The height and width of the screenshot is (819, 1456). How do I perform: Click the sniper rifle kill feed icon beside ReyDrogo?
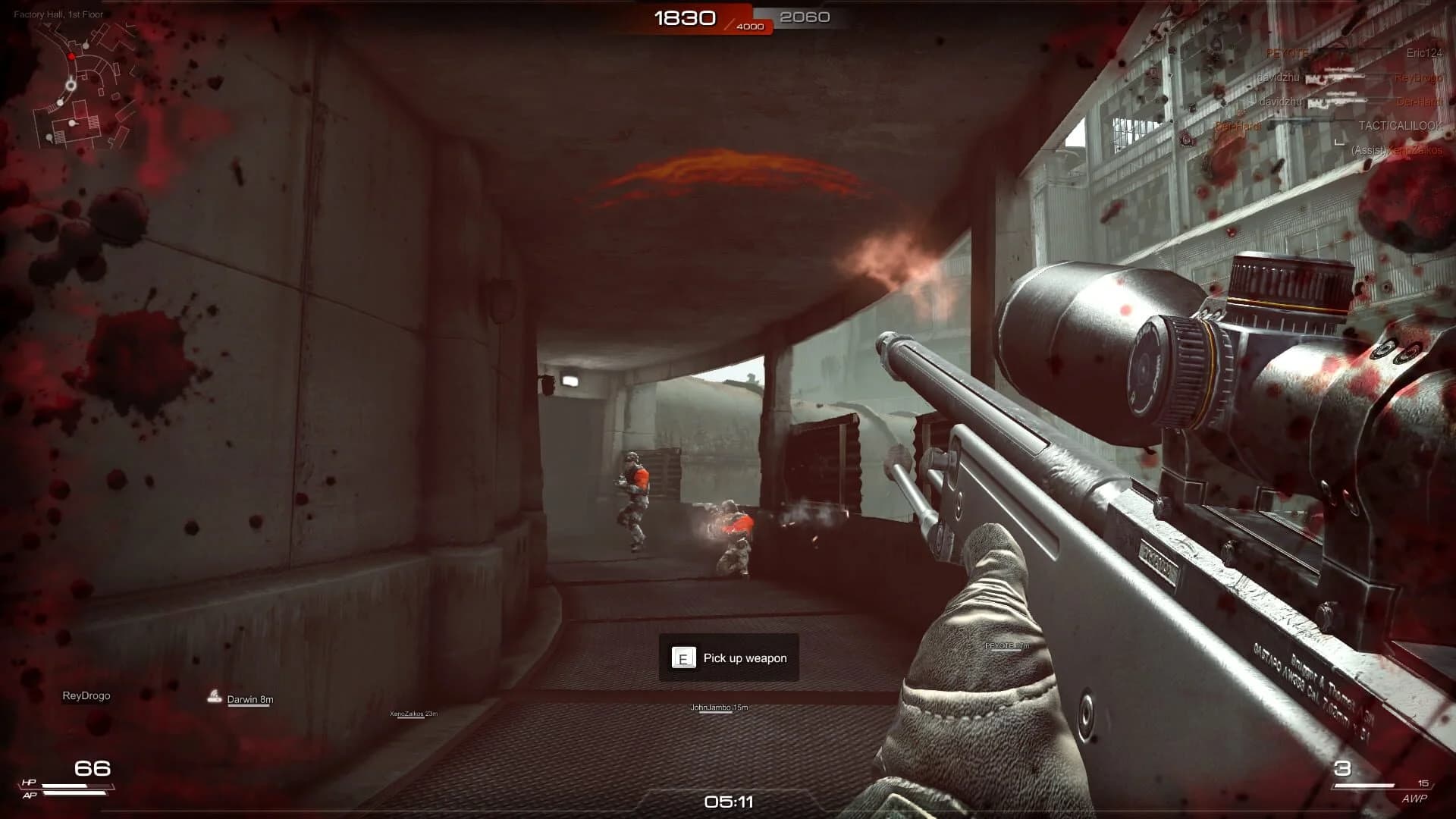1335,78
